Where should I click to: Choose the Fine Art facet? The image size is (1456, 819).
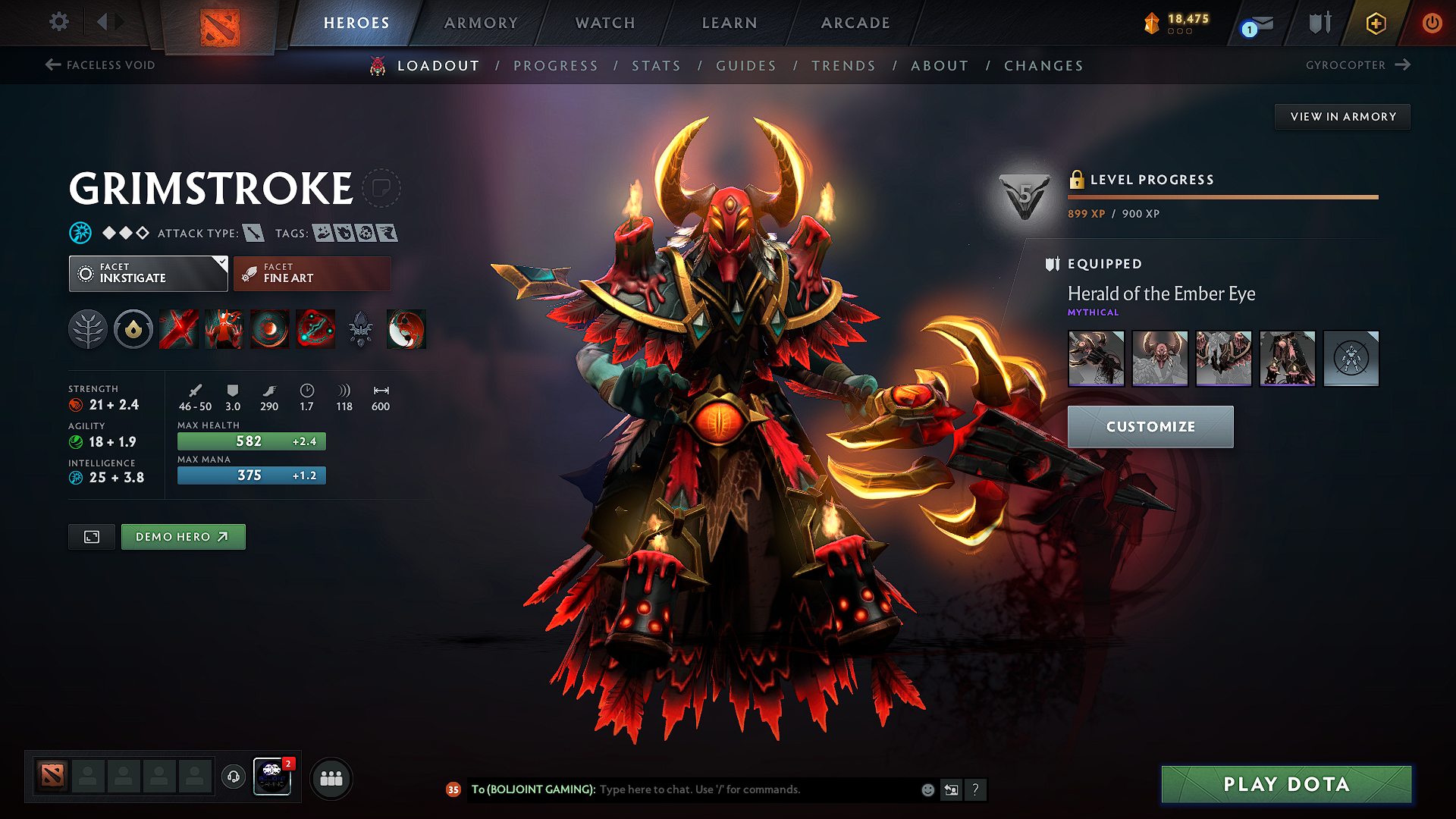pyautogui.click(x=312, y=274)
